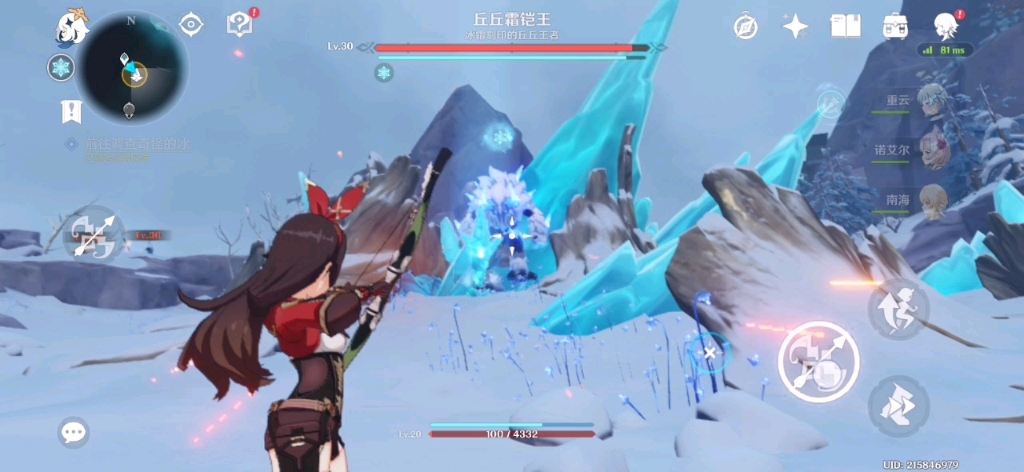The image size is (1024, 472).
Task: Switch to party member 重云
Action: [932, 102]
